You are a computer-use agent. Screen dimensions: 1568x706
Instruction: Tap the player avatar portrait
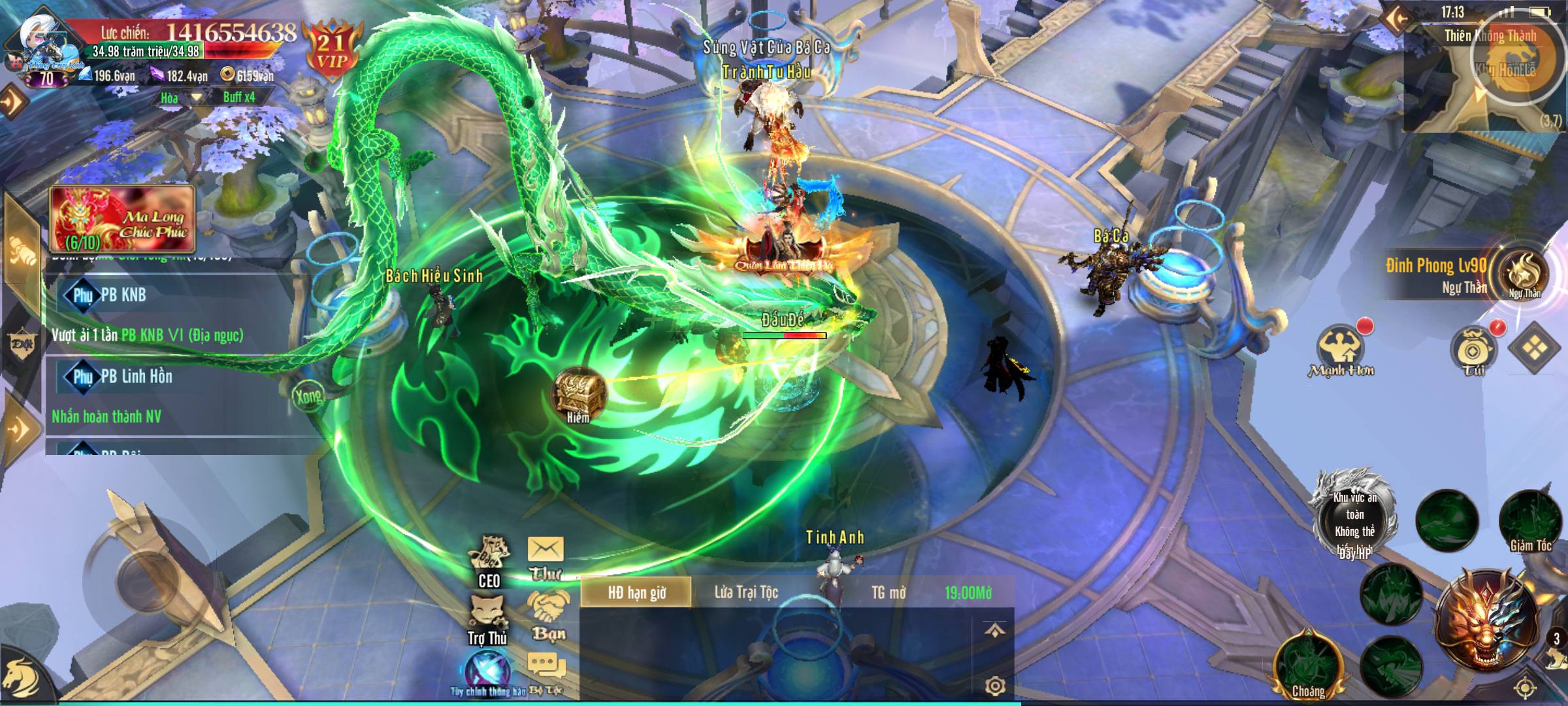[x=42, y=47]
